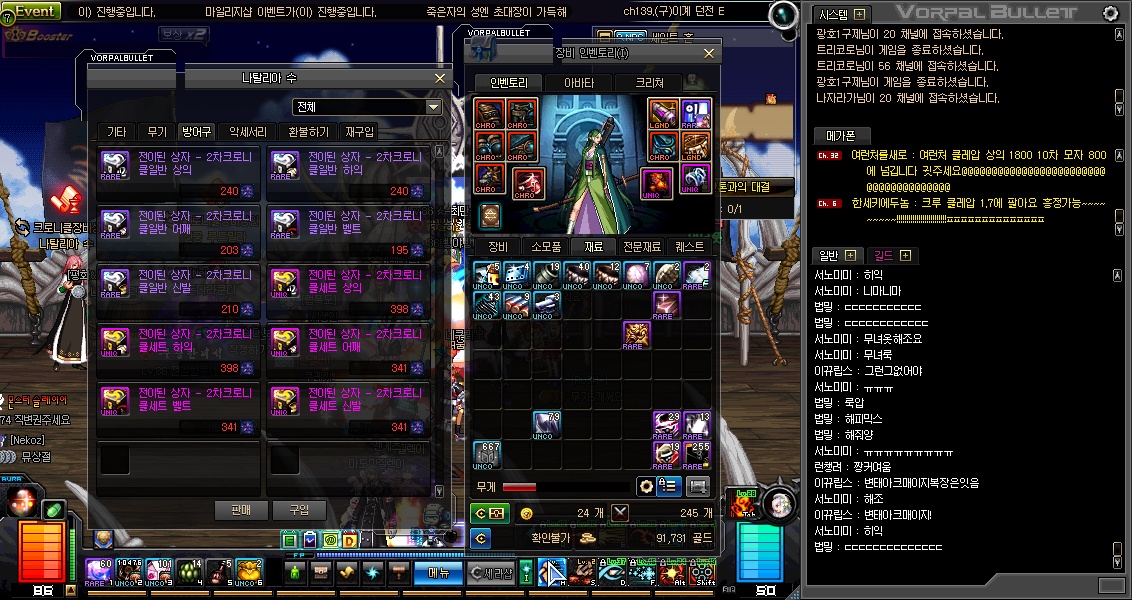Image resolution: width=1132 pixels, height=600 pixels.
Task: Open the 전체 filter dropdown
Action: pos(434,107)
